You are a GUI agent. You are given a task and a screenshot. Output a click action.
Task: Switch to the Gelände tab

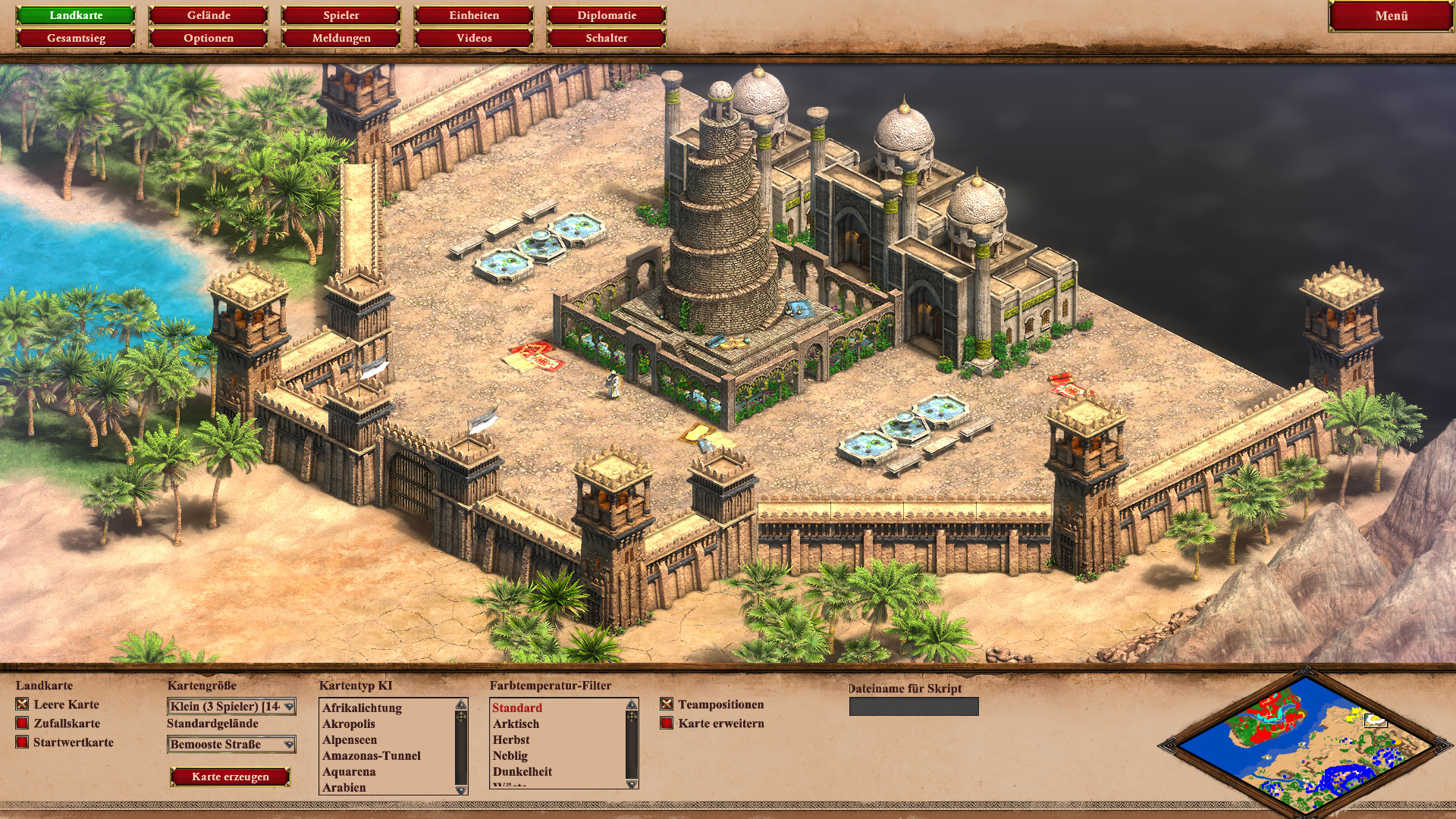[x=209, y=15]
